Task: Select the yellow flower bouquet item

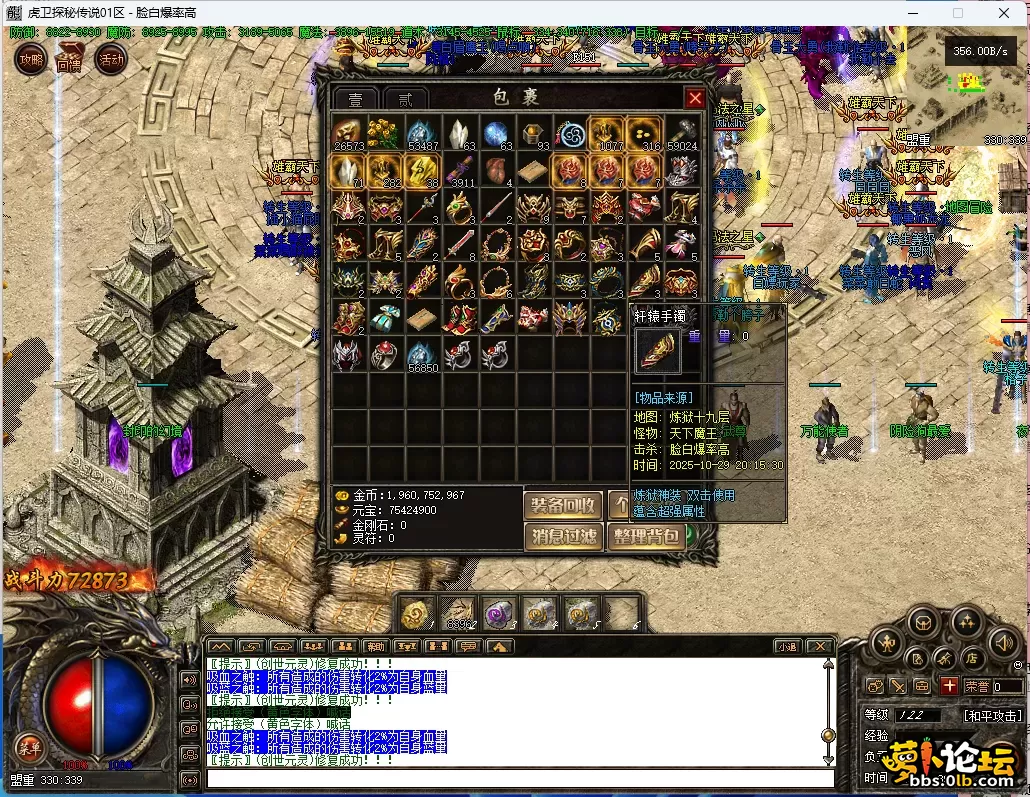Action: point(381,134)
